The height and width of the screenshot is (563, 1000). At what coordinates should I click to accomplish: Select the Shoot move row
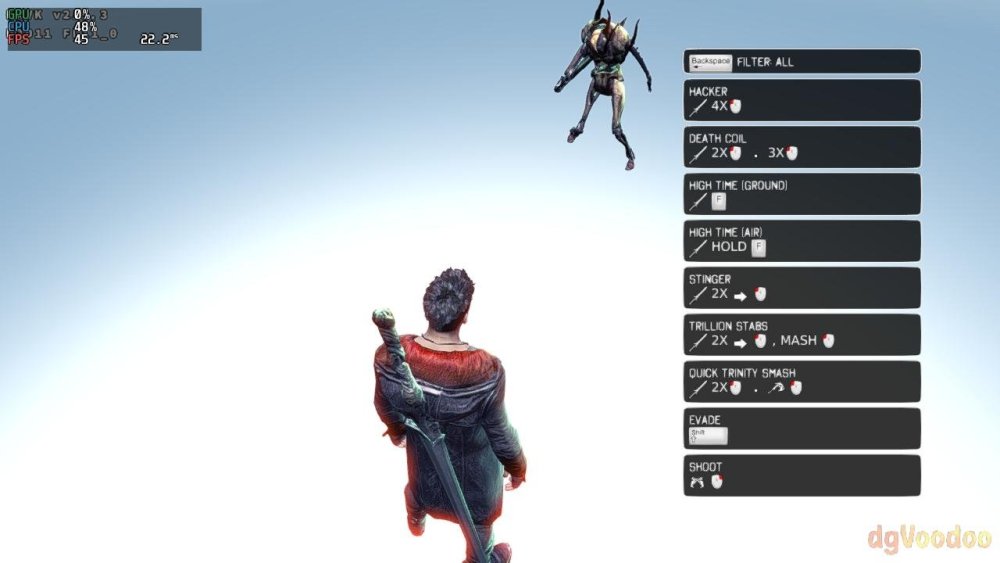pos(801,475)
